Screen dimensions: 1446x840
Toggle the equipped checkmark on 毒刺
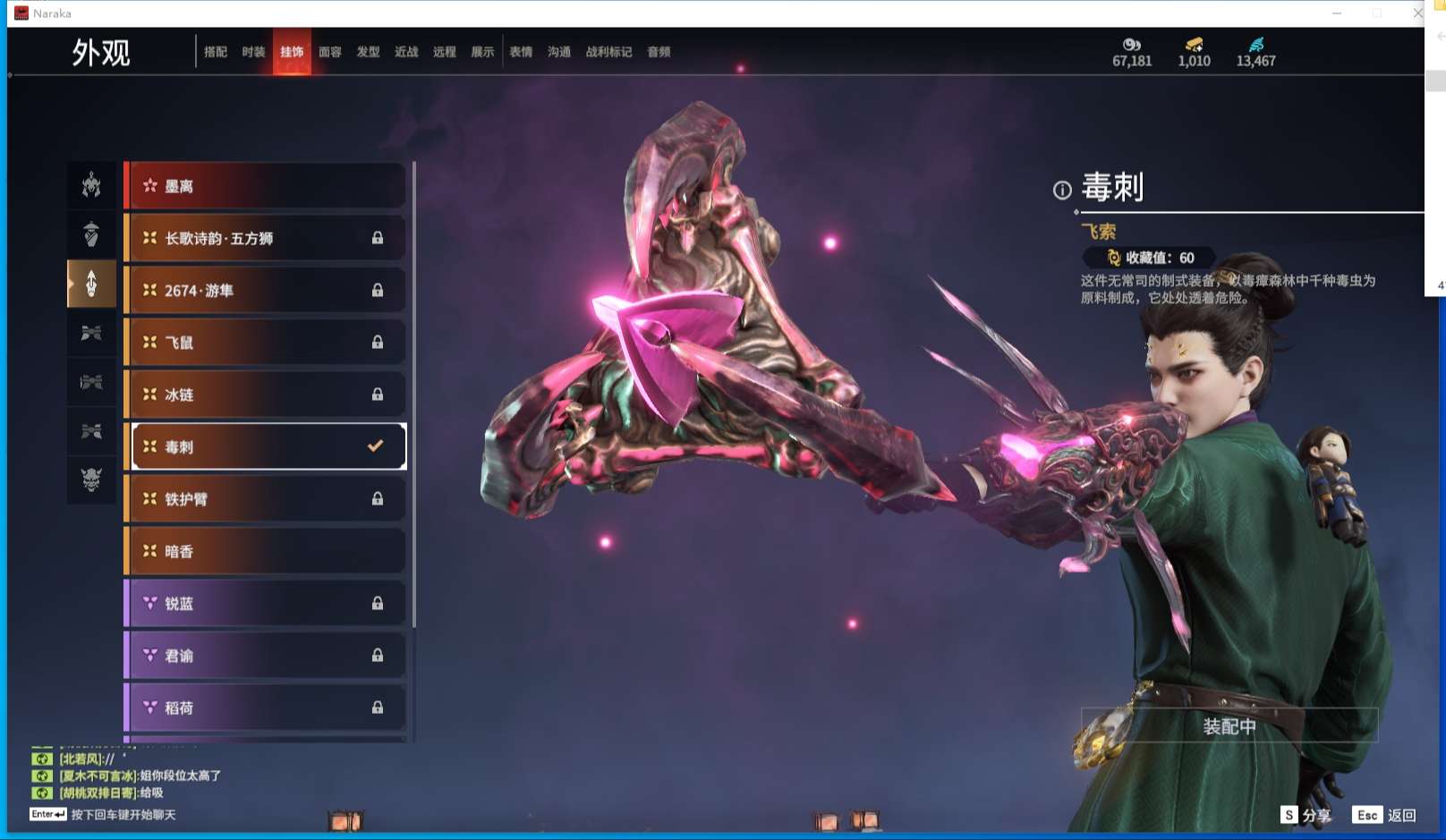tap(375, 446)
